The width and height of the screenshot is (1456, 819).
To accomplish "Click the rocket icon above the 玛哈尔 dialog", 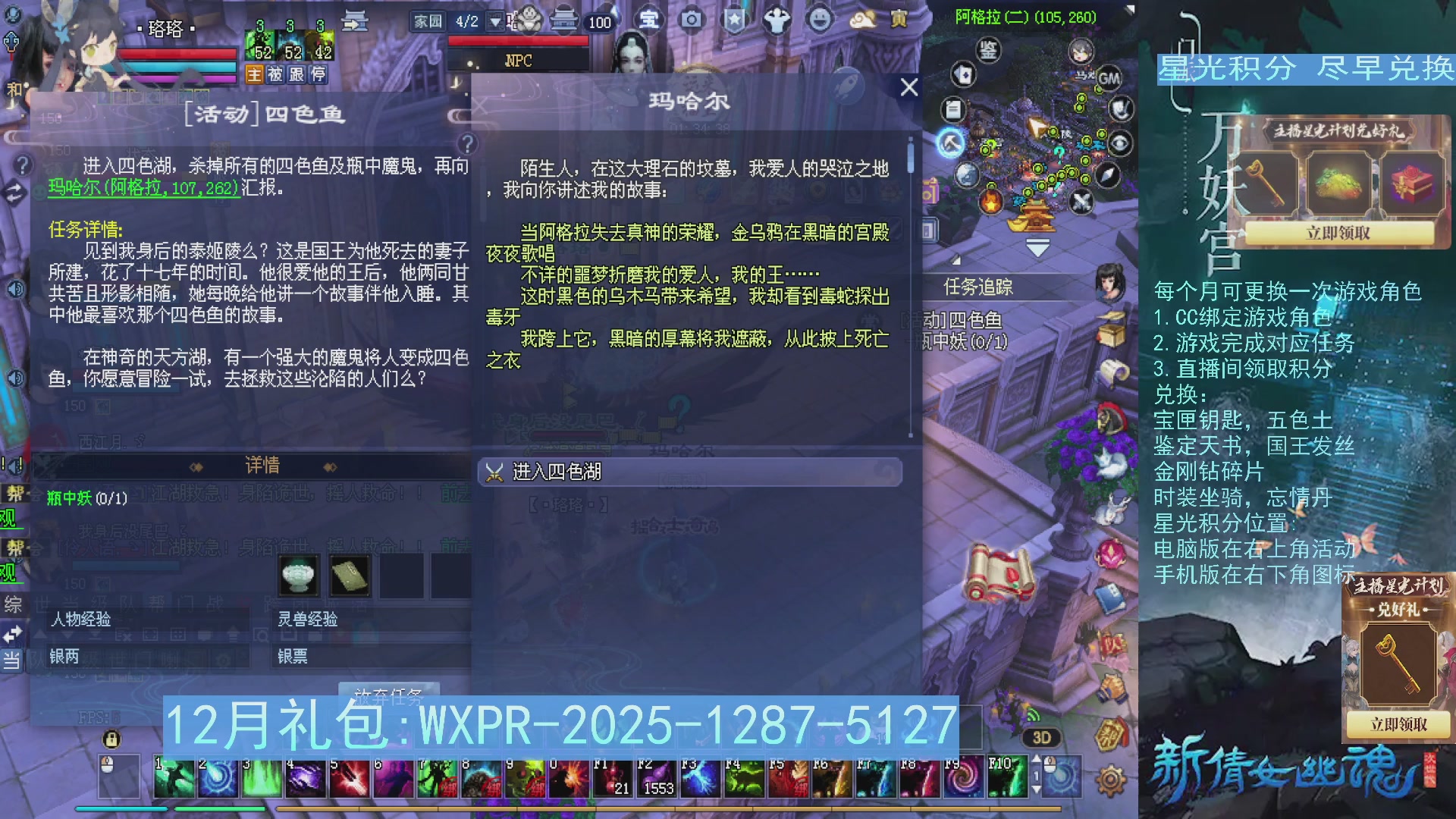I will pyautogui.click(x=846, y=85).
